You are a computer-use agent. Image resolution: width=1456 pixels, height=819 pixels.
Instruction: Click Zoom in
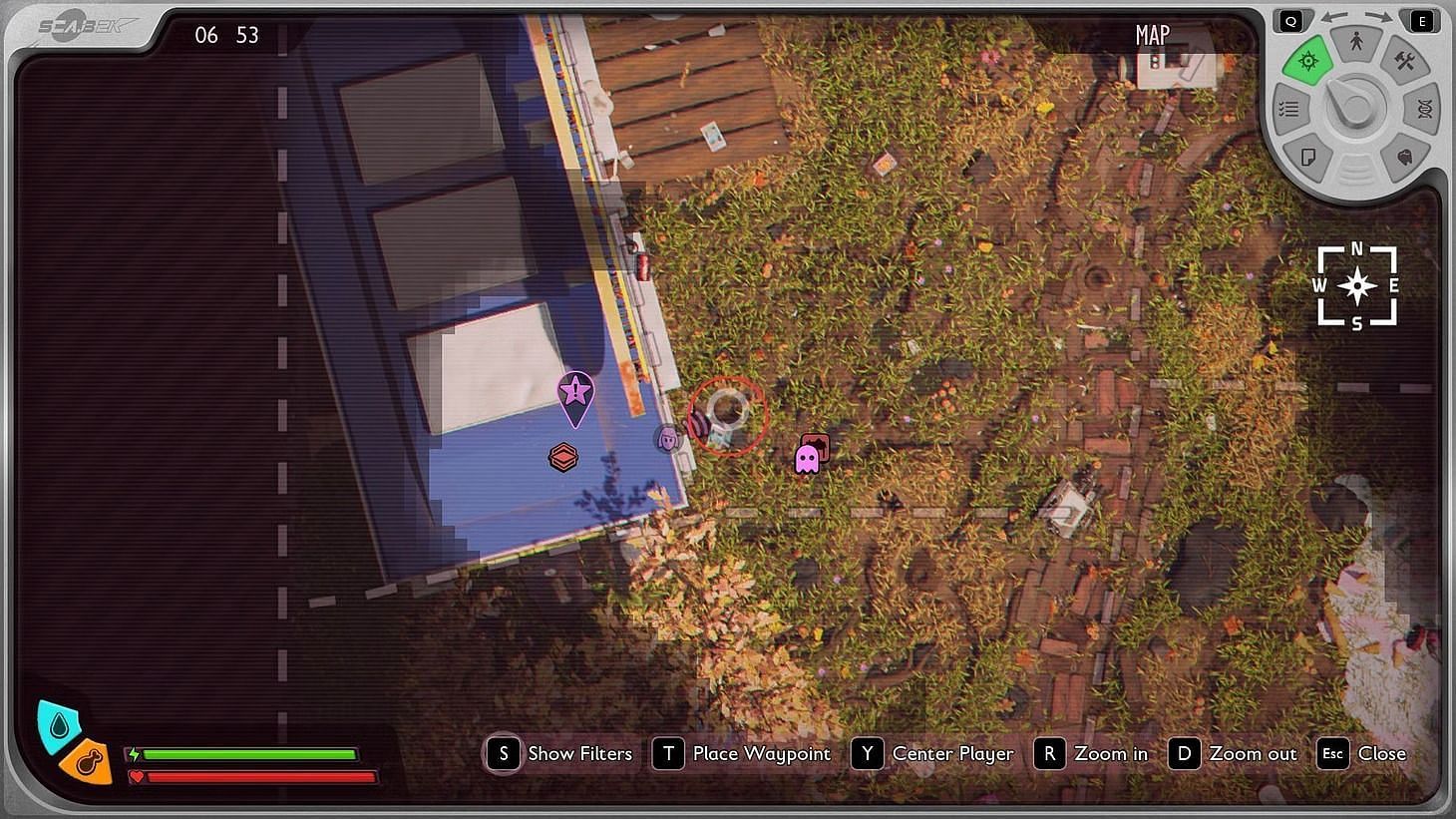[x=1111, y=754]
